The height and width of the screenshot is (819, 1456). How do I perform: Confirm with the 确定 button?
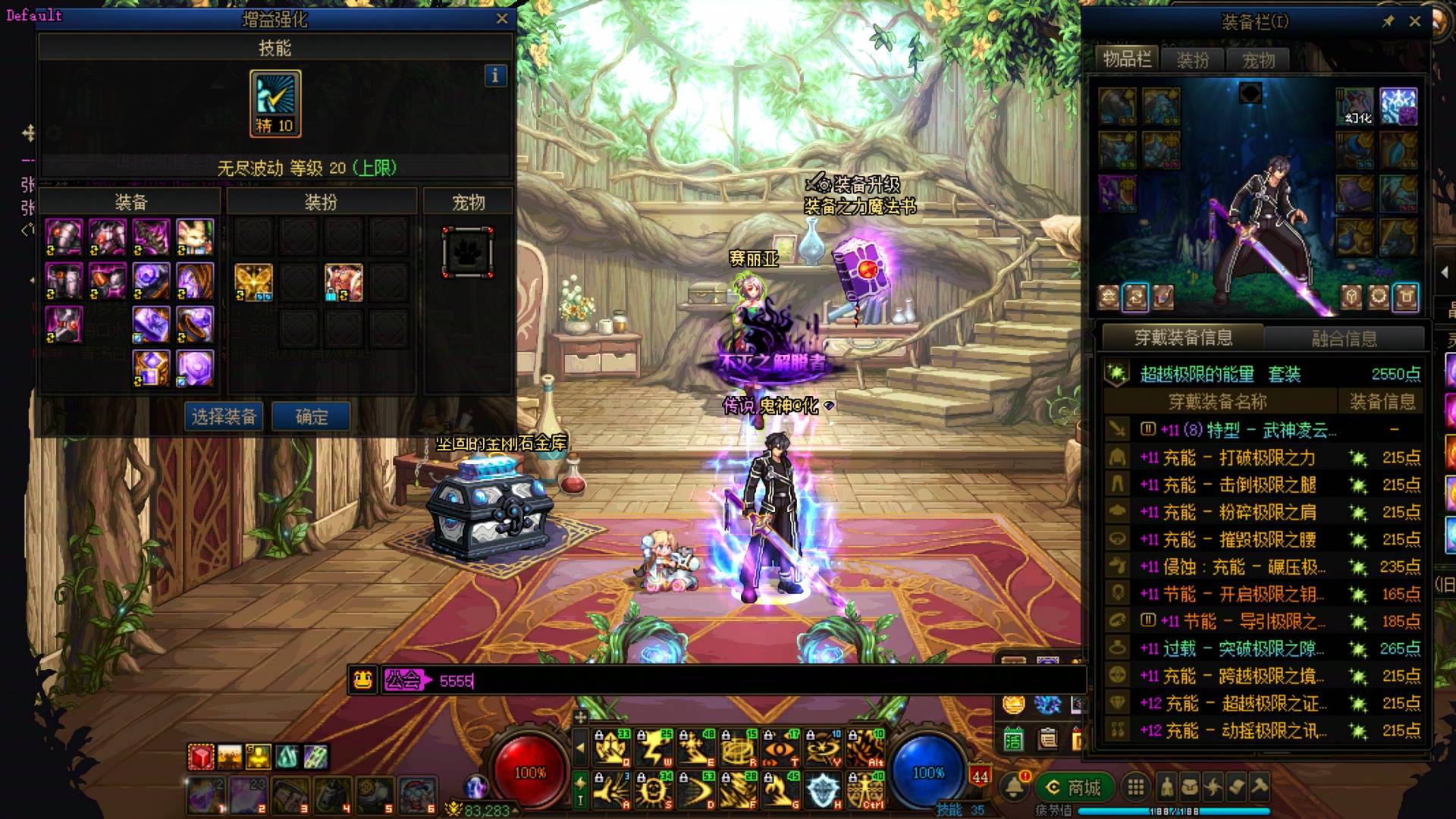pos(311,416)
